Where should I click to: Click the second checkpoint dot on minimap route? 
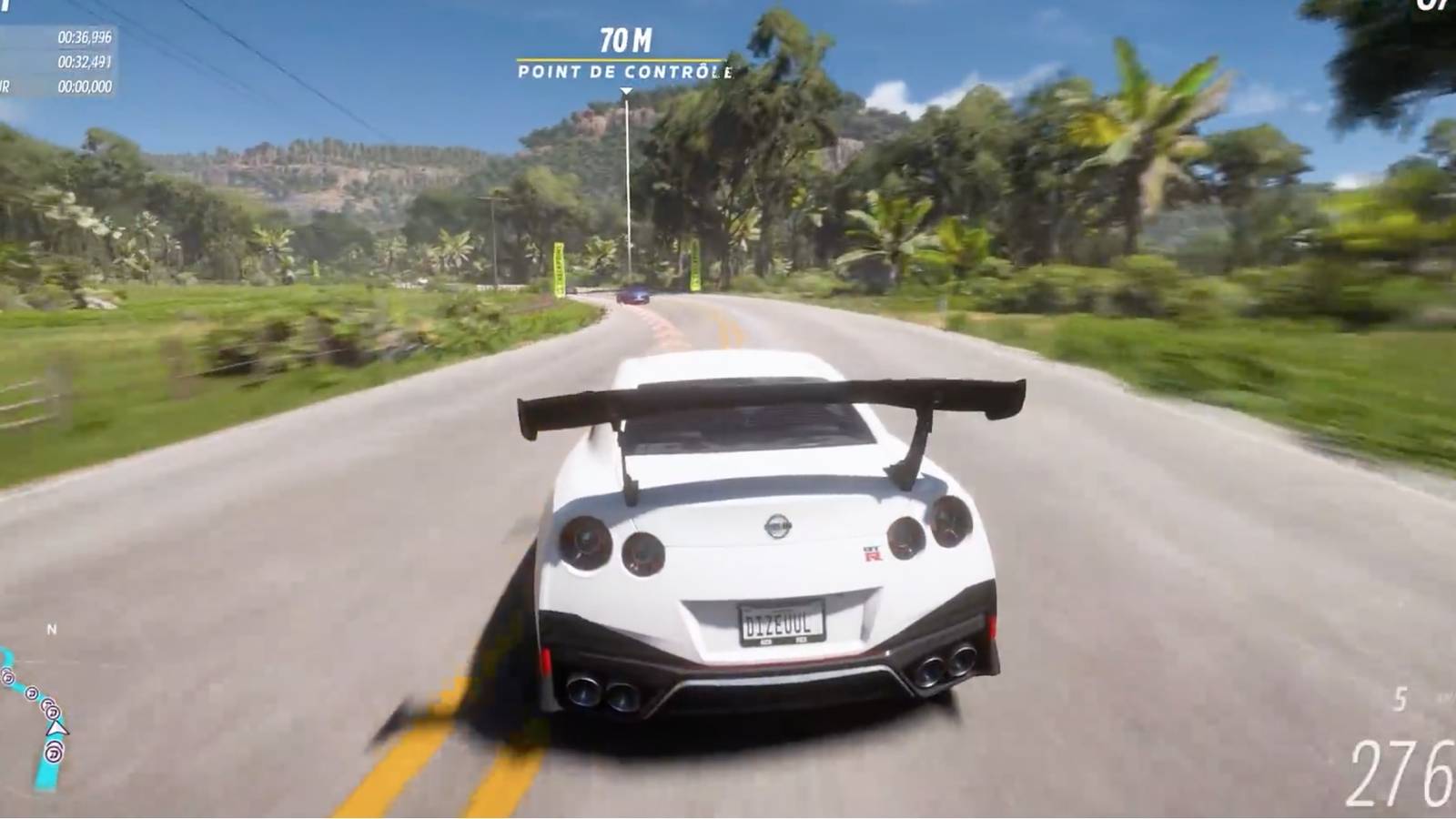(x=31, y=693)
